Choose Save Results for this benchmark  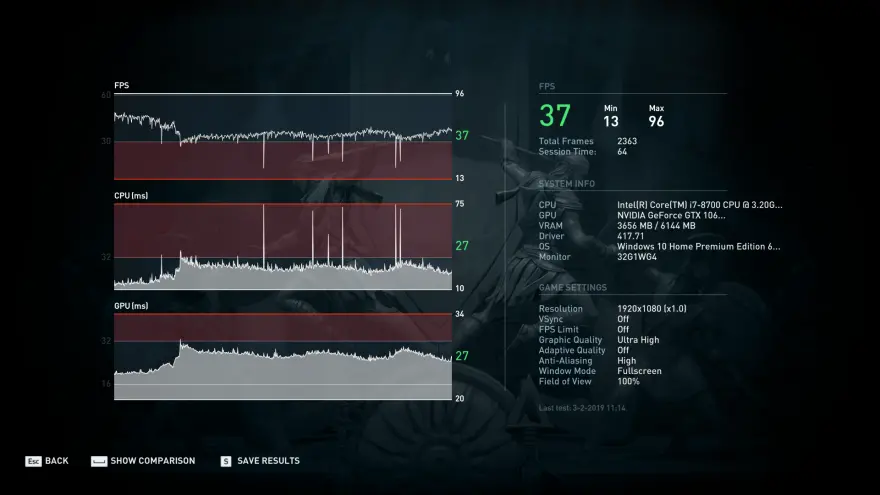point(260,461)
